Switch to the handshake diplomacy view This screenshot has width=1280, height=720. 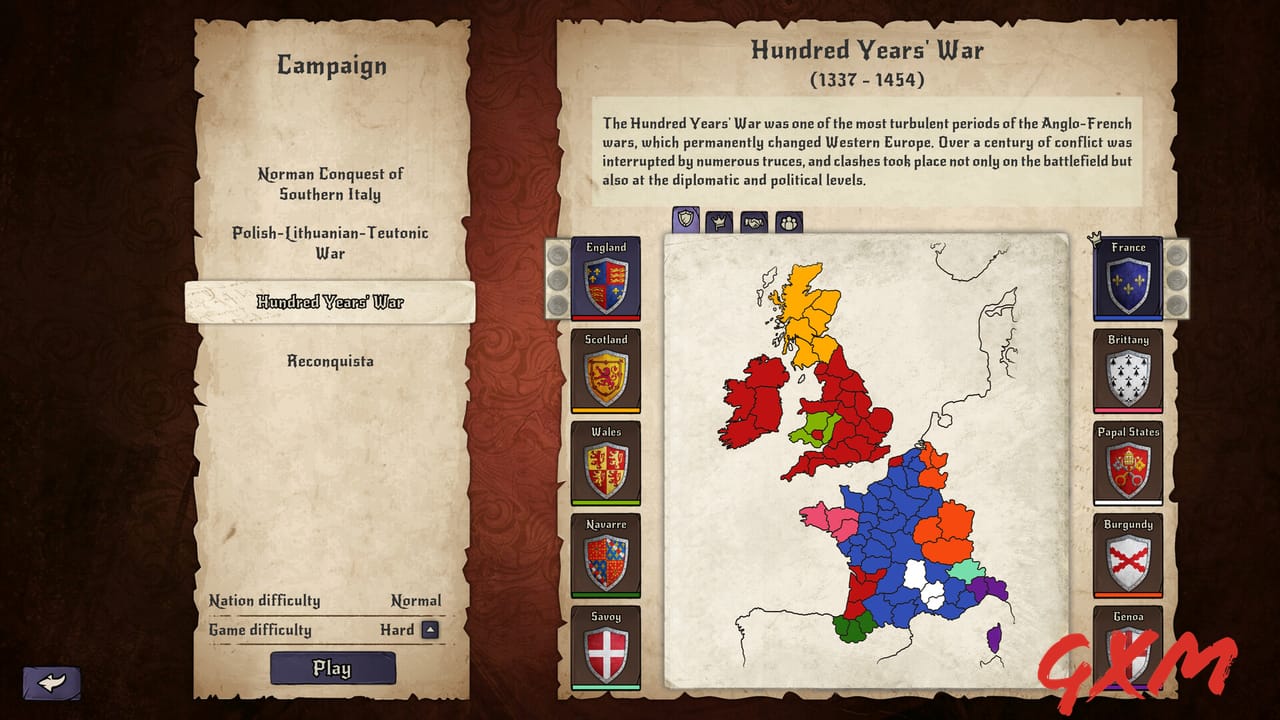coord(752,223)
